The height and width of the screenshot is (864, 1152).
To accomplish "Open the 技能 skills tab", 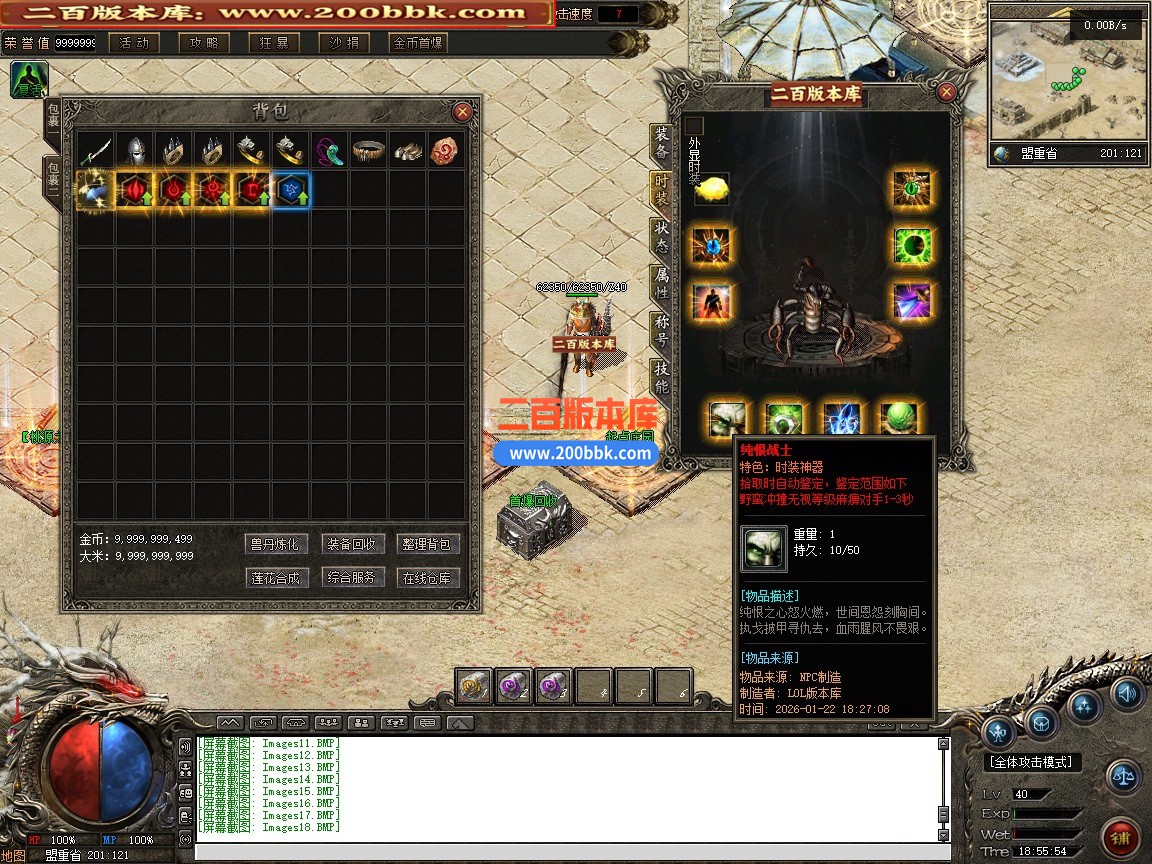I will coord(661,378).
